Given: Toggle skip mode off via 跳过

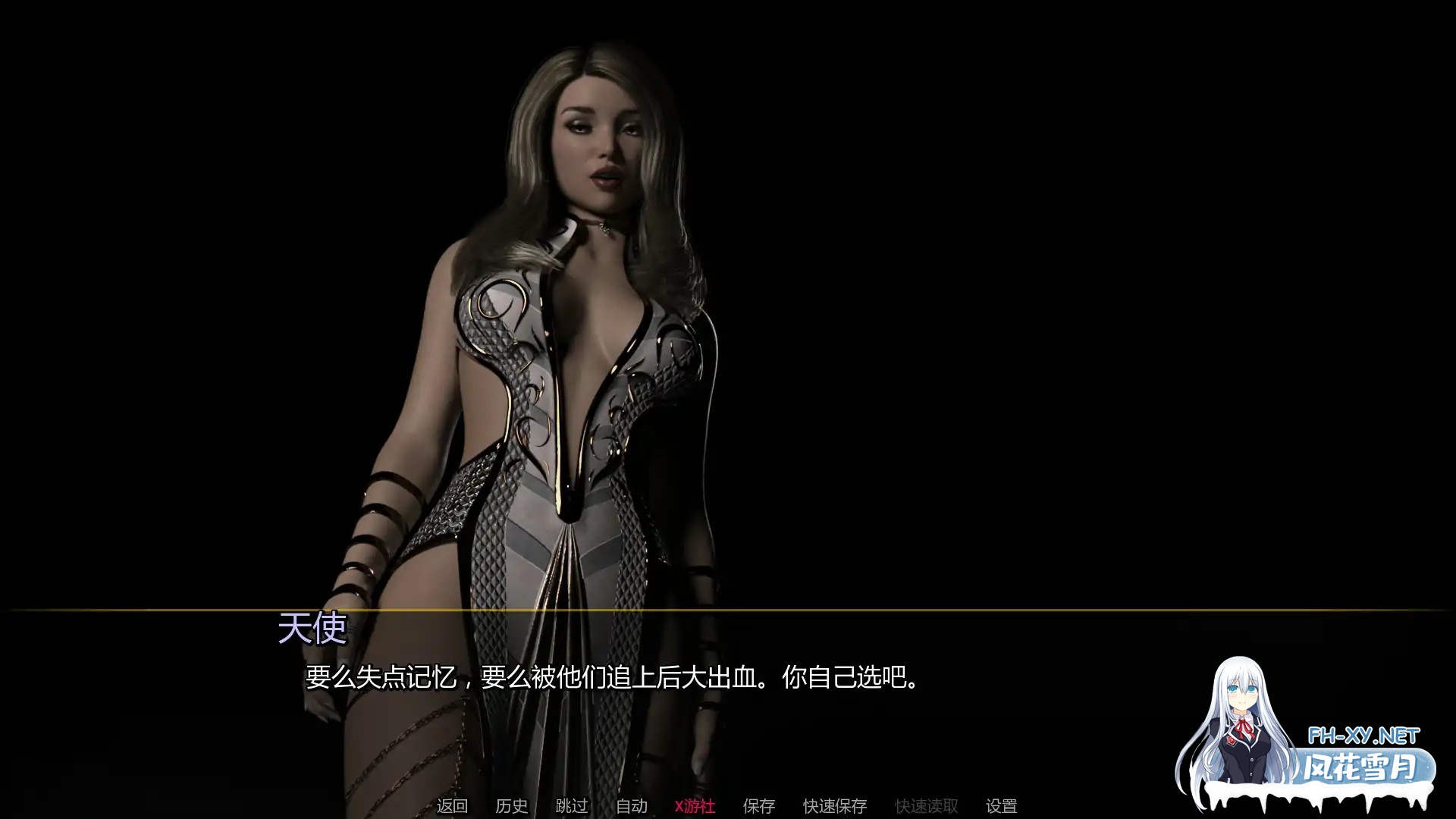Looking at the screenshot, I should [x=573, y=806].
